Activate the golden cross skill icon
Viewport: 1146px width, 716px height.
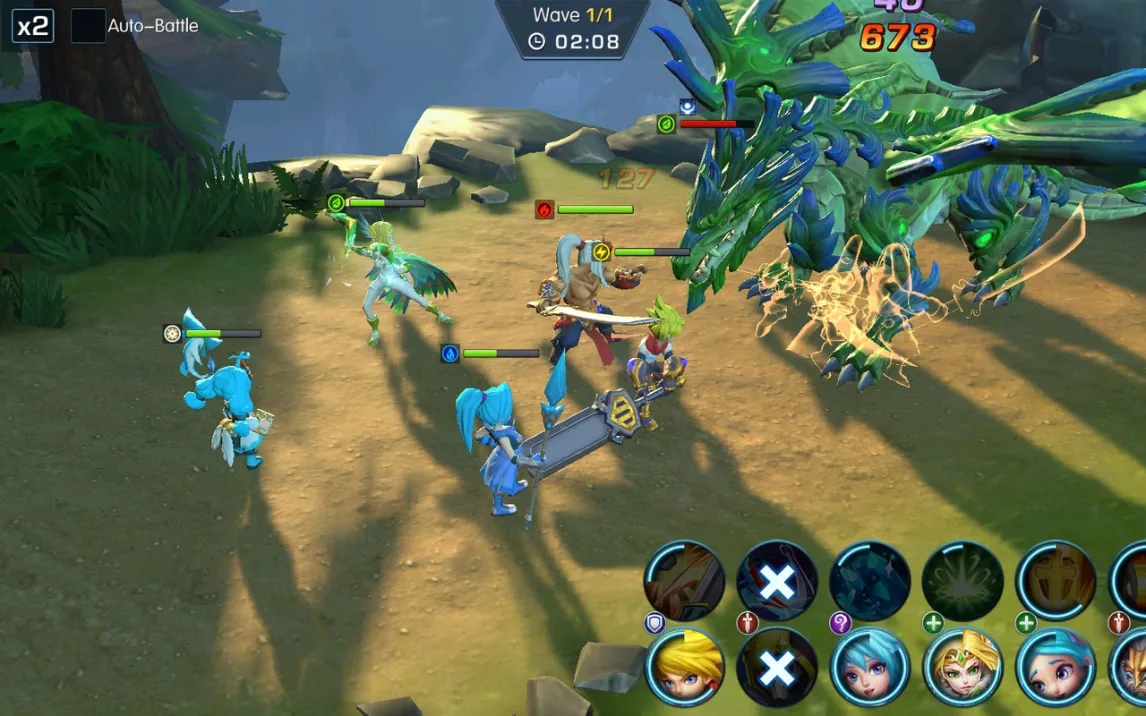pyautogui.click(x=1056, y=581)
